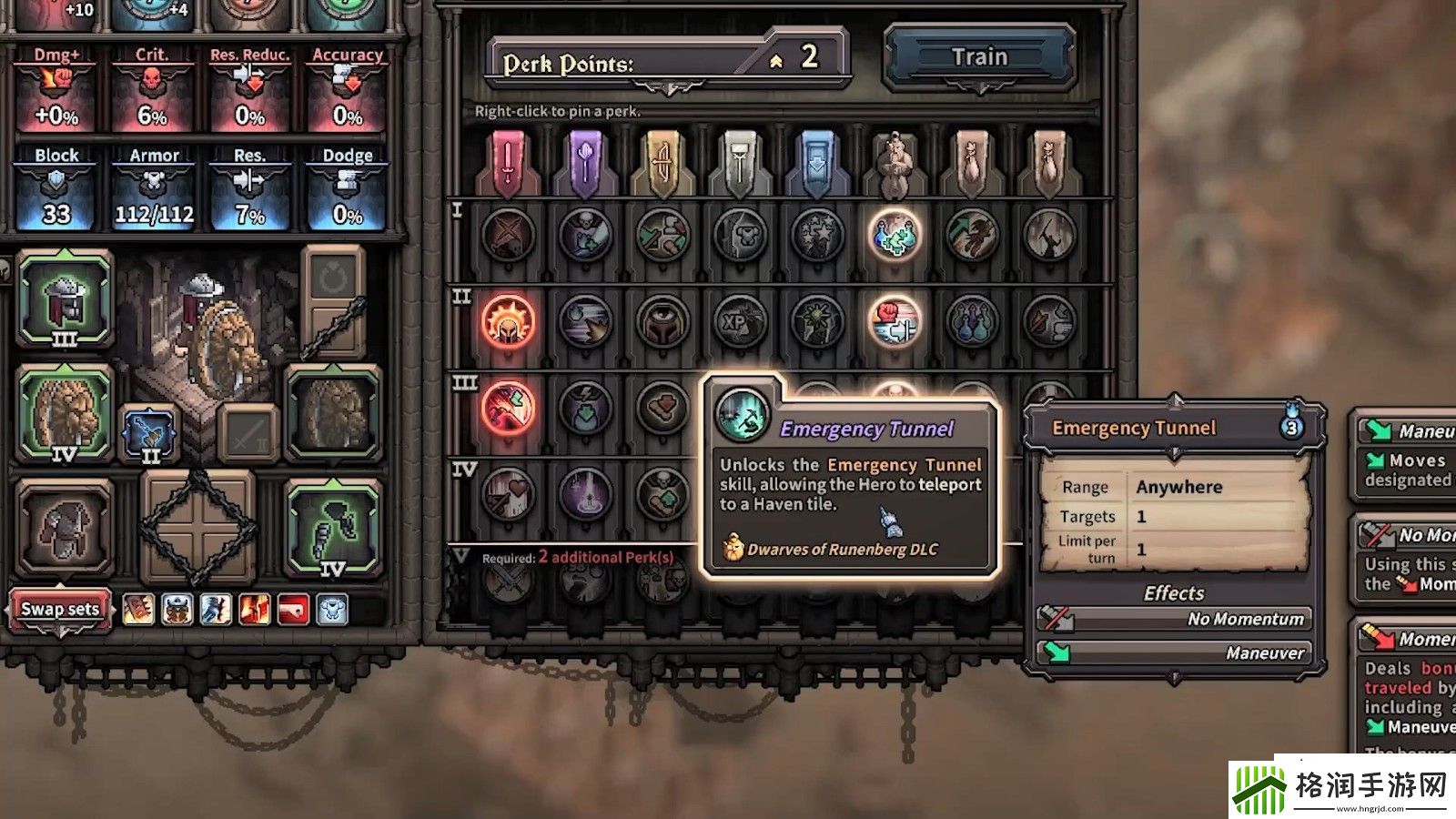The height and width of the screenshot is (819, 1456).
Task: Select the XP perk icon
Action: pyautogui.click(x=740, y=322)
